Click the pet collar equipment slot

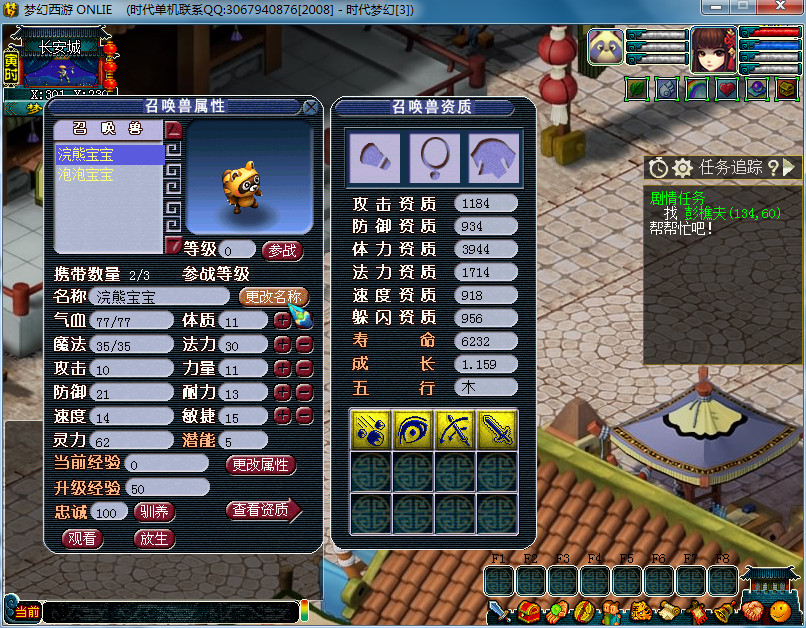[434, 157]
